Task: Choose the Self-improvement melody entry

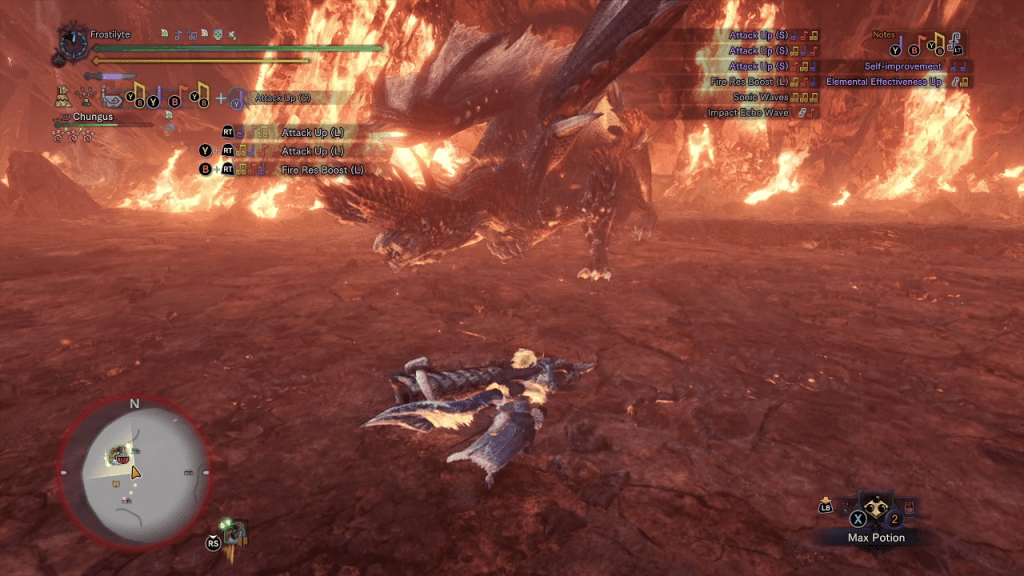Action: point(903,66)
